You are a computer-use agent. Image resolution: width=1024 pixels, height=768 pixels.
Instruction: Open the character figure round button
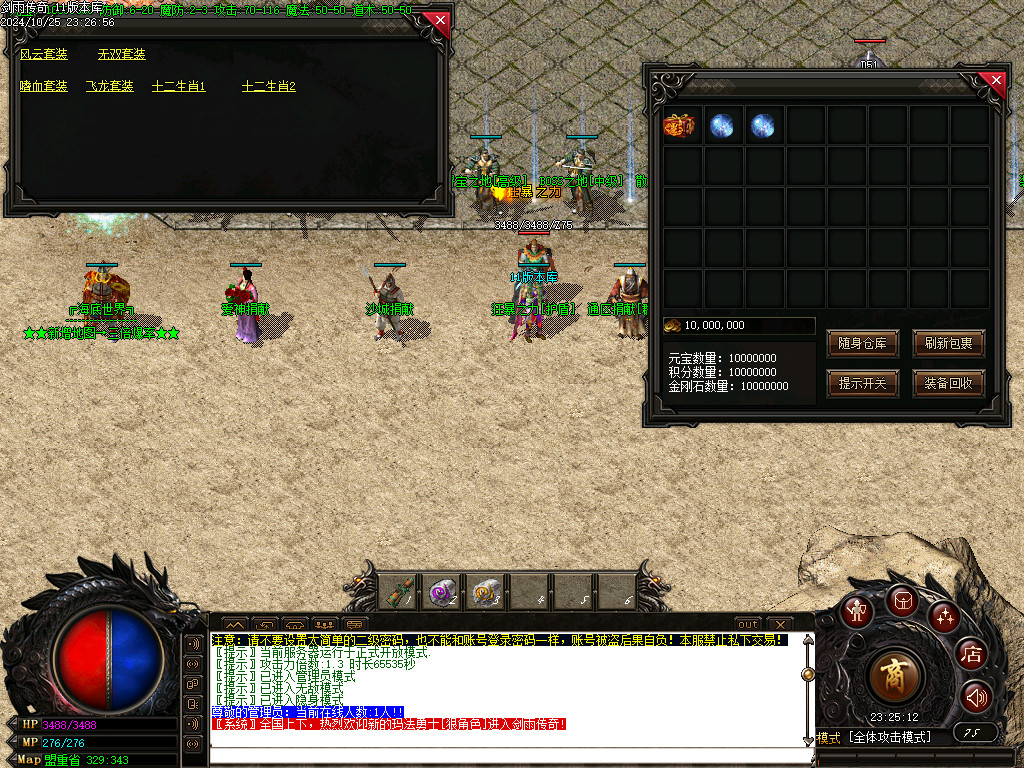[x=857, y=611]
